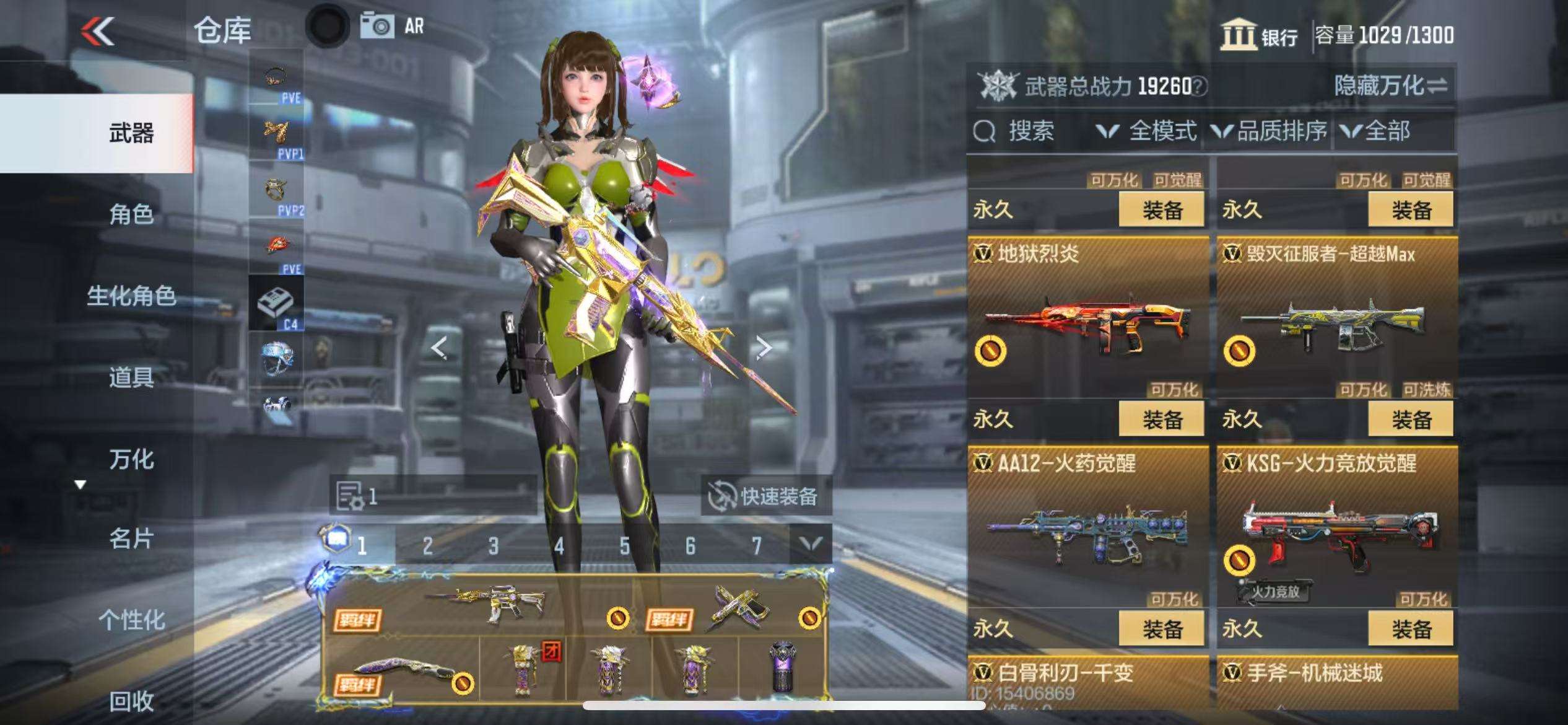Switch to the 角色 tab
The image size is (1568, 725).
tap(131, 214)
